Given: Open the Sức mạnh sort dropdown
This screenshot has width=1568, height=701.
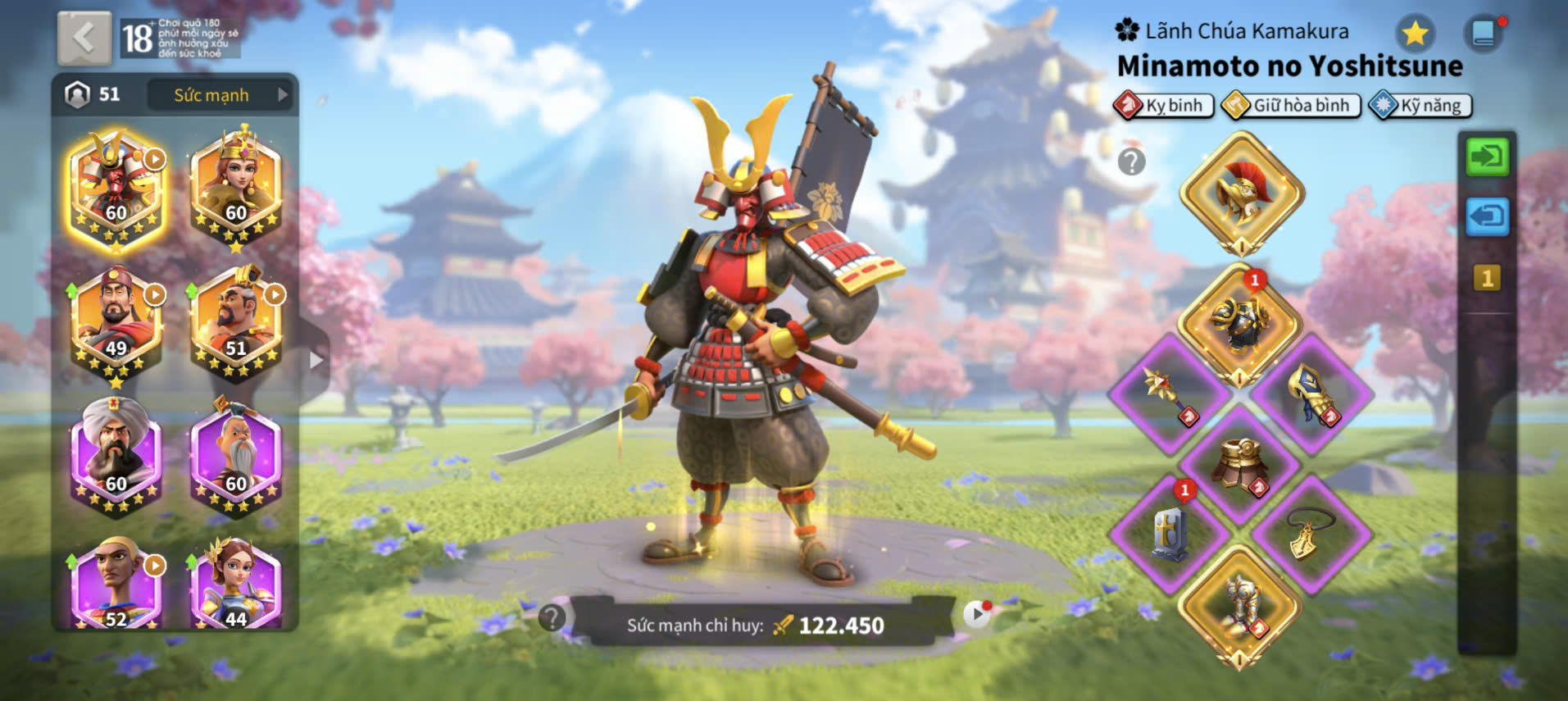Looking at the screenshot, I should click(x=220, y=95).
